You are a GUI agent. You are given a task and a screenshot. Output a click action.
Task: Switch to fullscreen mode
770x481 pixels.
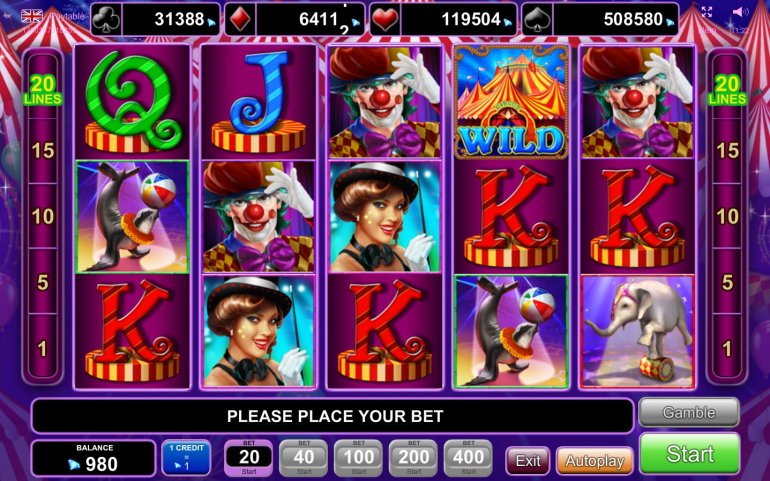707,12
